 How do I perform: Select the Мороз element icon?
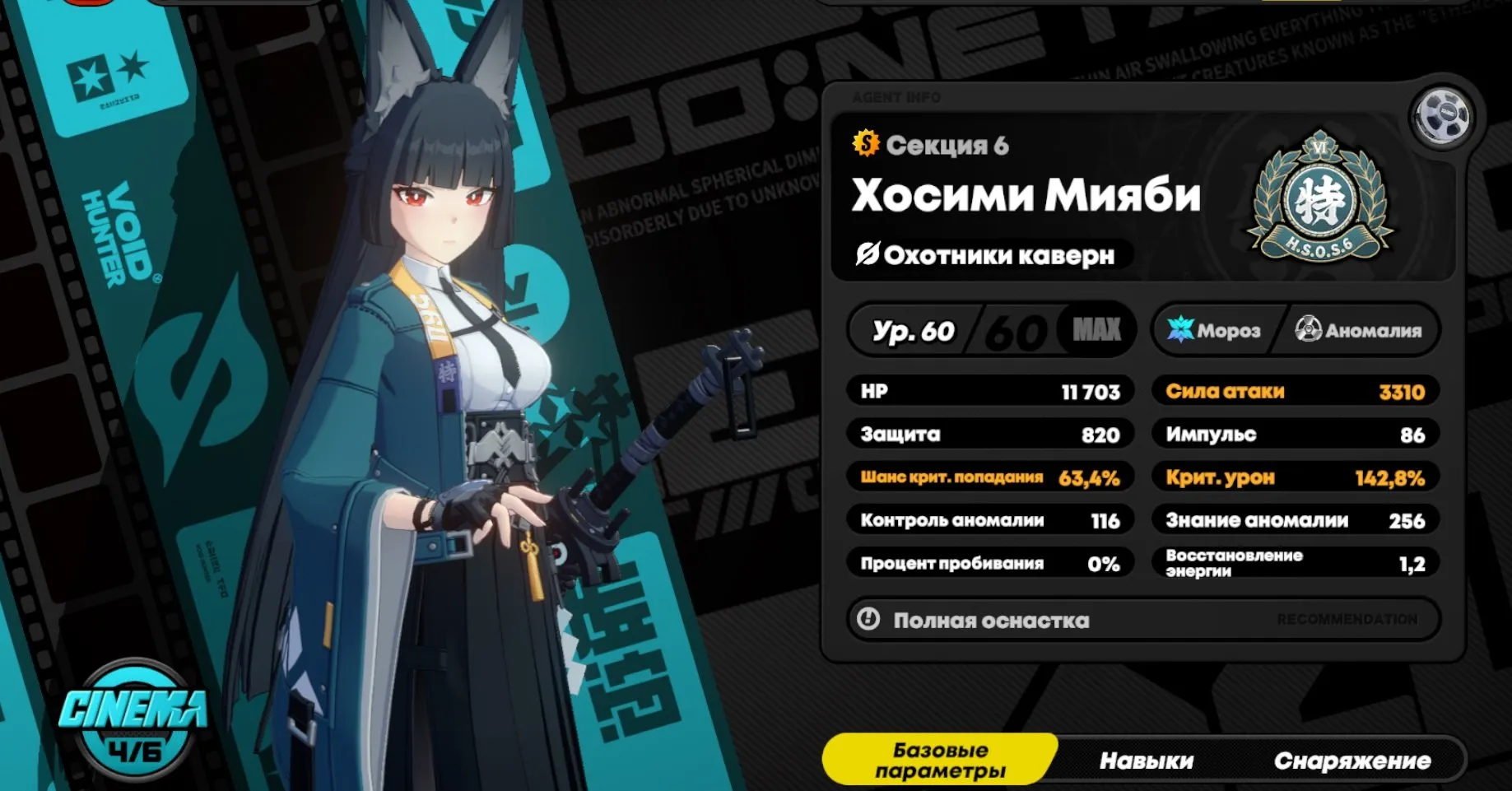pos(1184,330)
